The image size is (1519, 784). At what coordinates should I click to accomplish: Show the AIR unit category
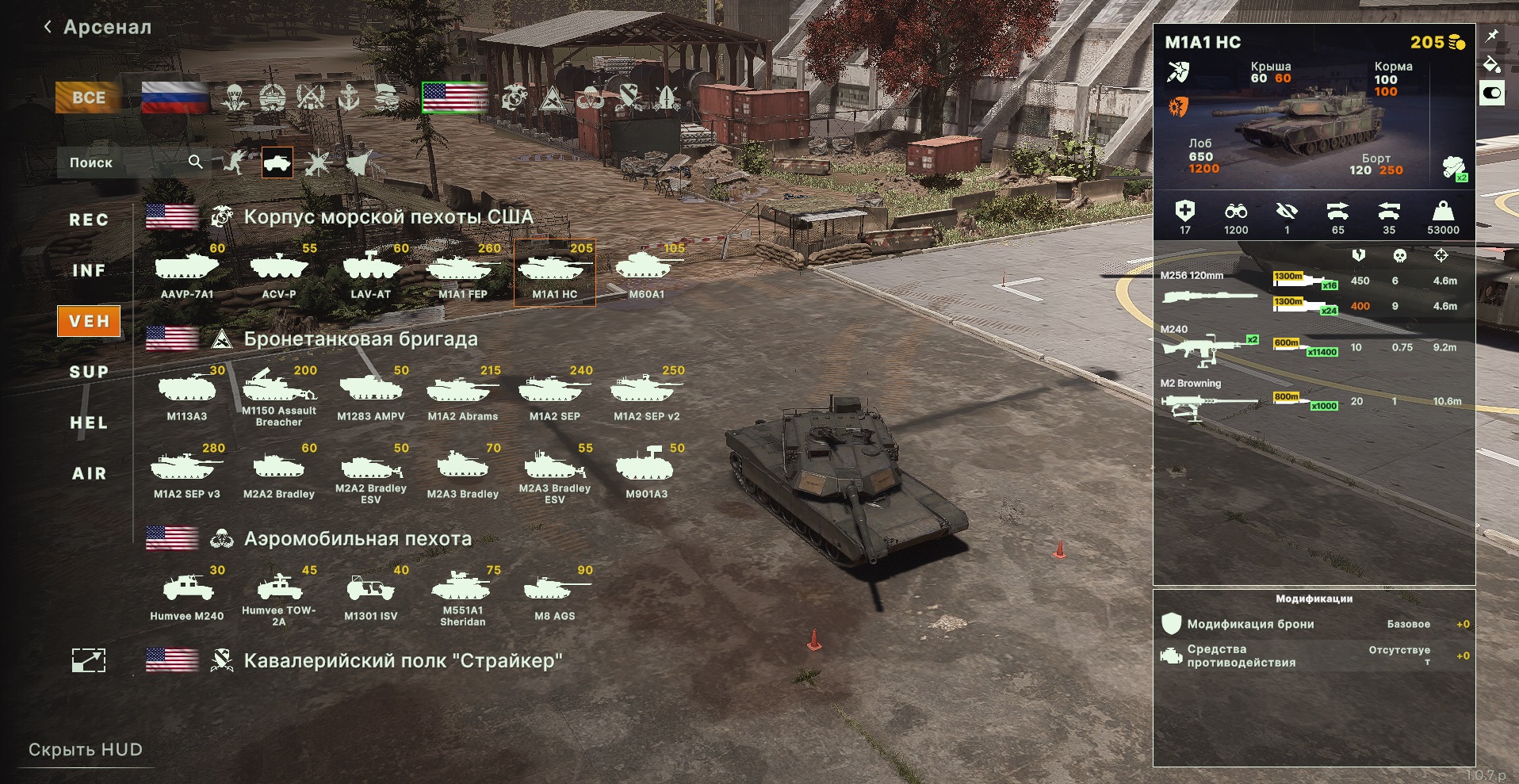89,473
